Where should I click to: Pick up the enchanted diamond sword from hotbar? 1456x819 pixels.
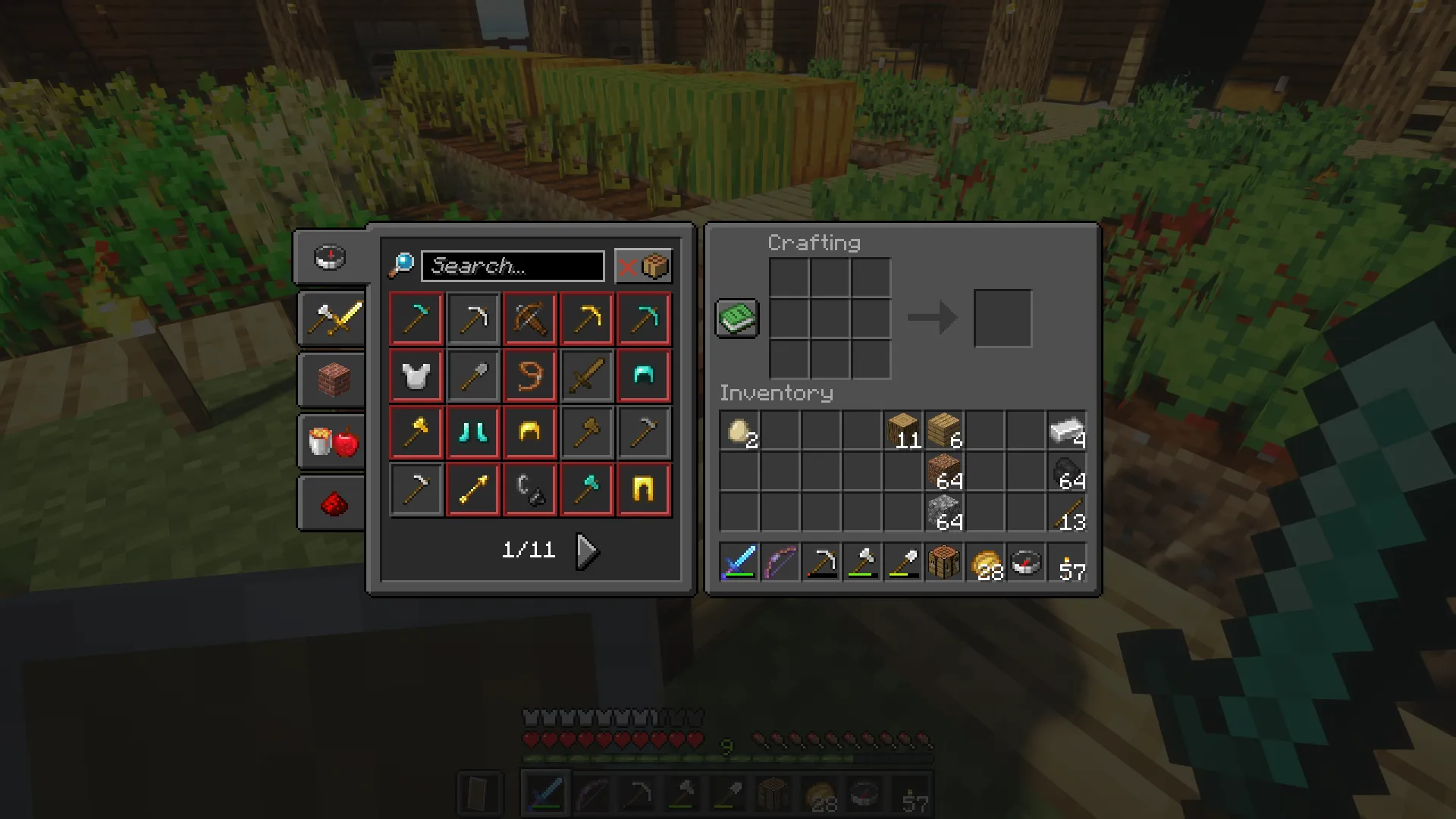point(738,563)
